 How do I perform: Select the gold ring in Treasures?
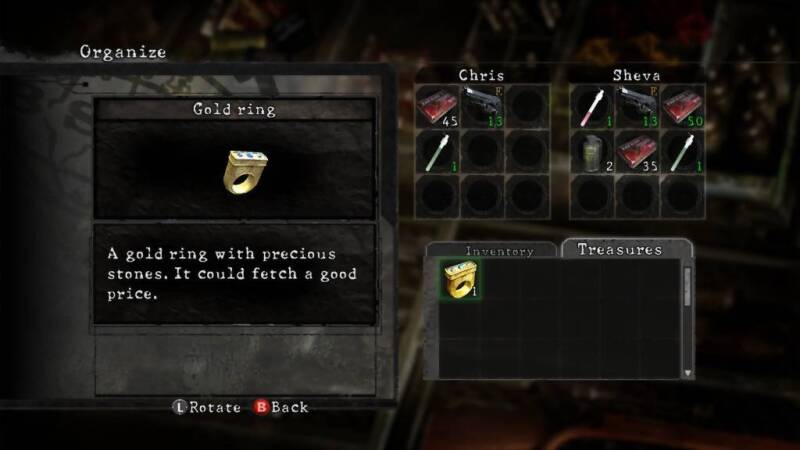(x=461, y=281)
